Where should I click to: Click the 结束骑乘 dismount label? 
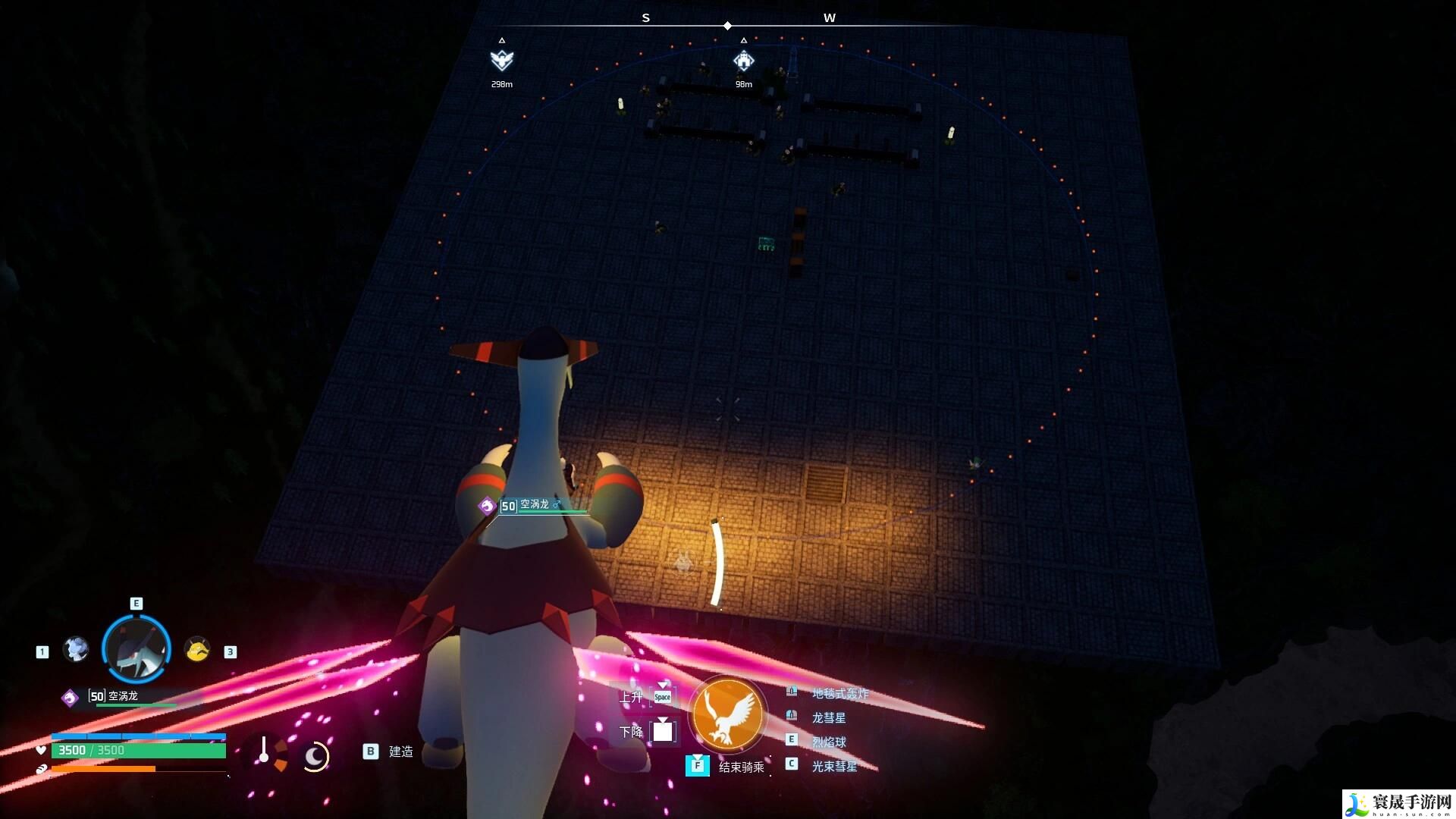741,767
